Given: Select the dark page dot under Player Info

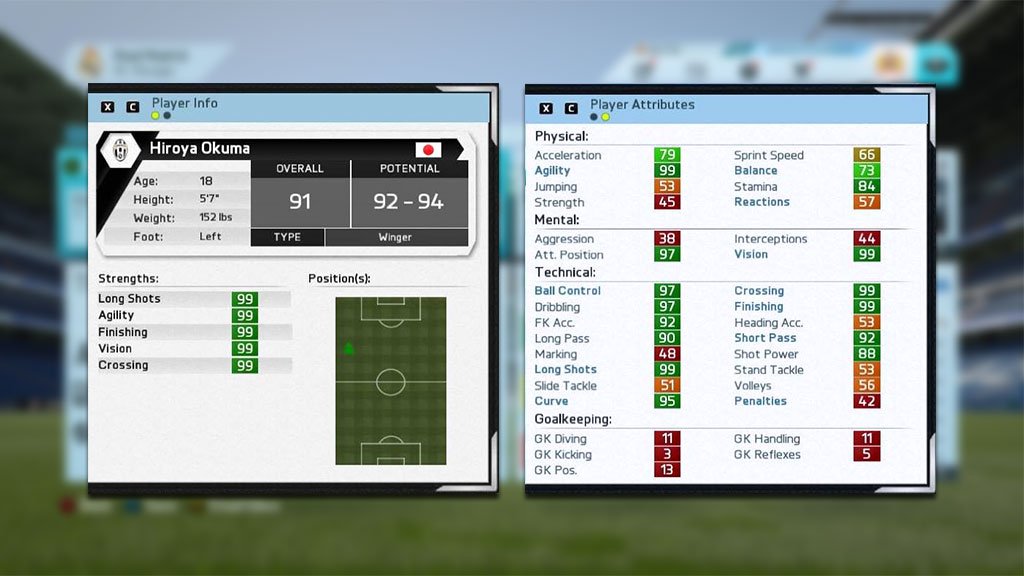Looking at the screenshot, I should [x=166, y=116].
